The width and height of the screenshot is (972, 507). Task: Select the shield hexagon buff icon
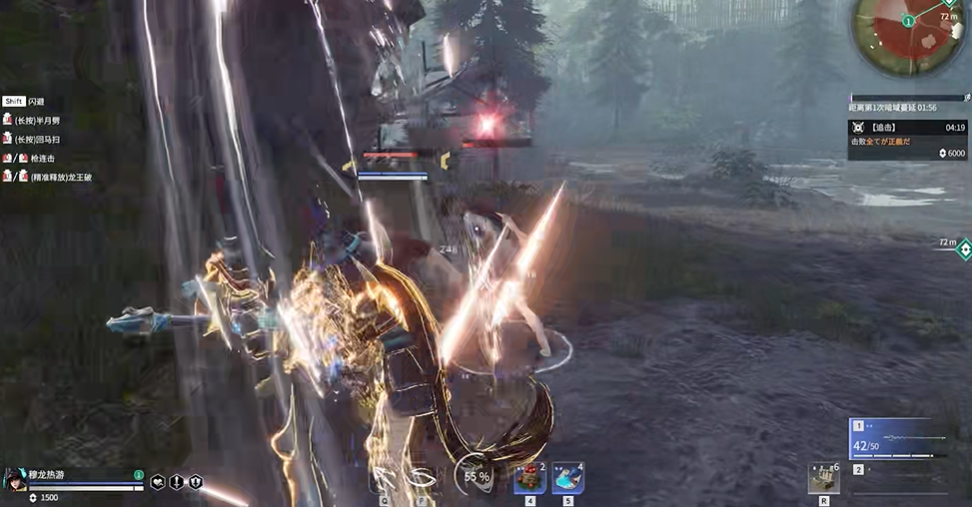click(x=195, y=482)
